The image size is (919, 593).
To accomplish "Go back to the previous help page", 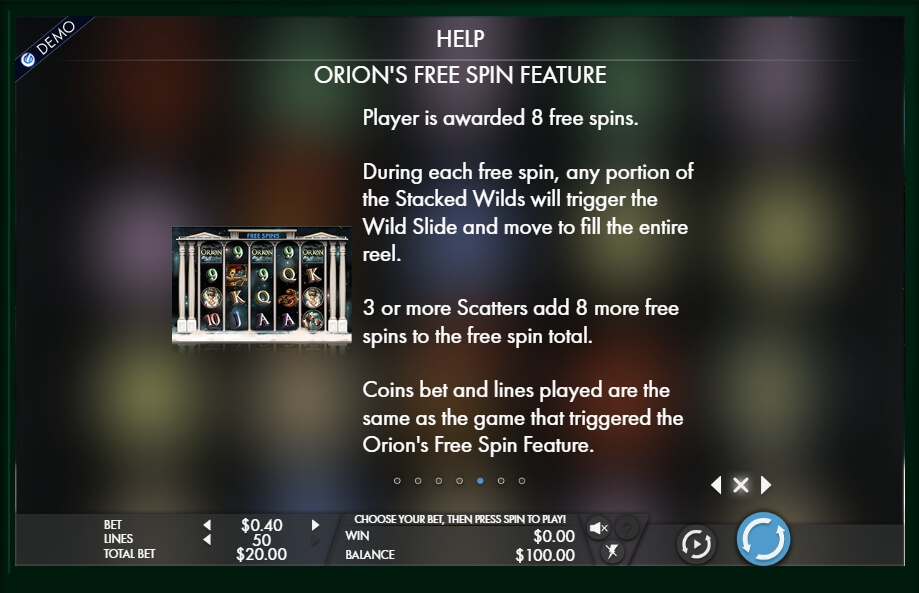I will click(x=716, y=485).
